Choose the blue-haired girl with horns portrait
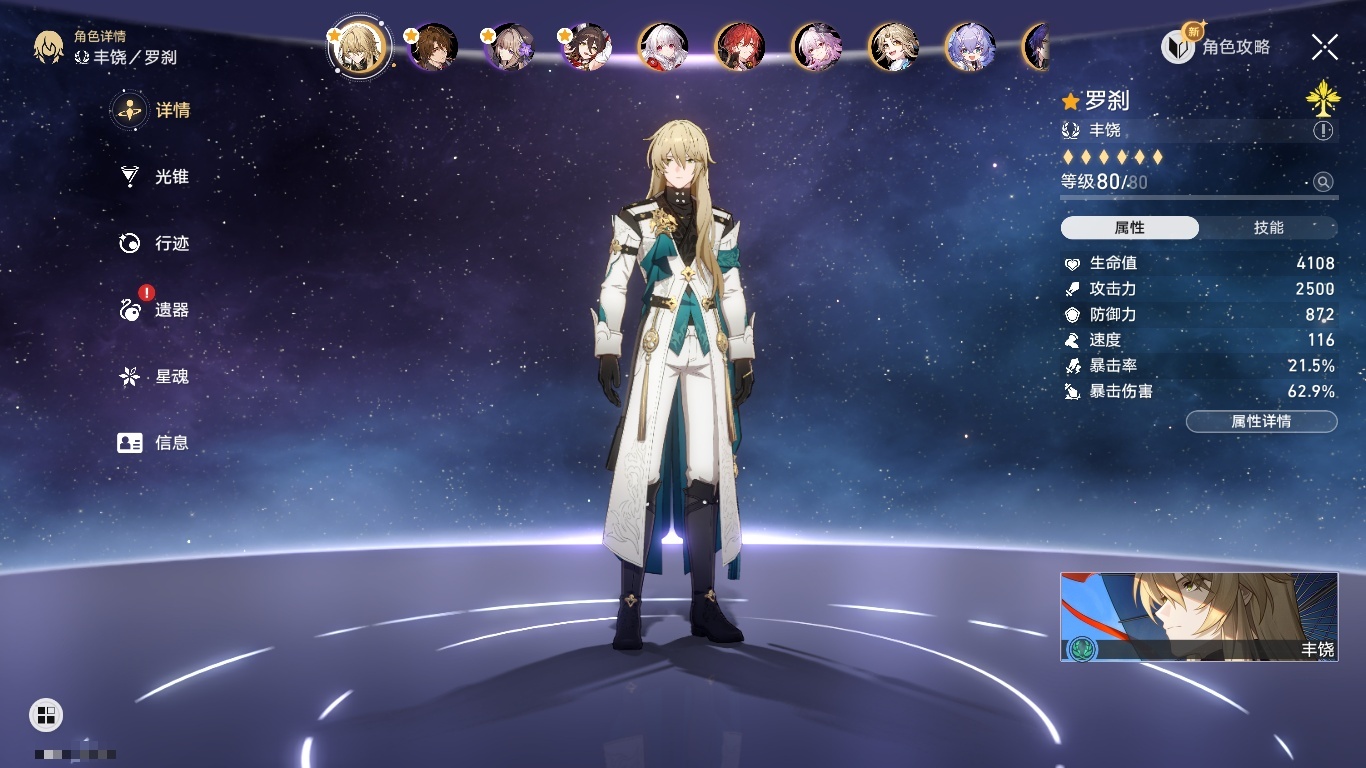 (x=970, y=46)
